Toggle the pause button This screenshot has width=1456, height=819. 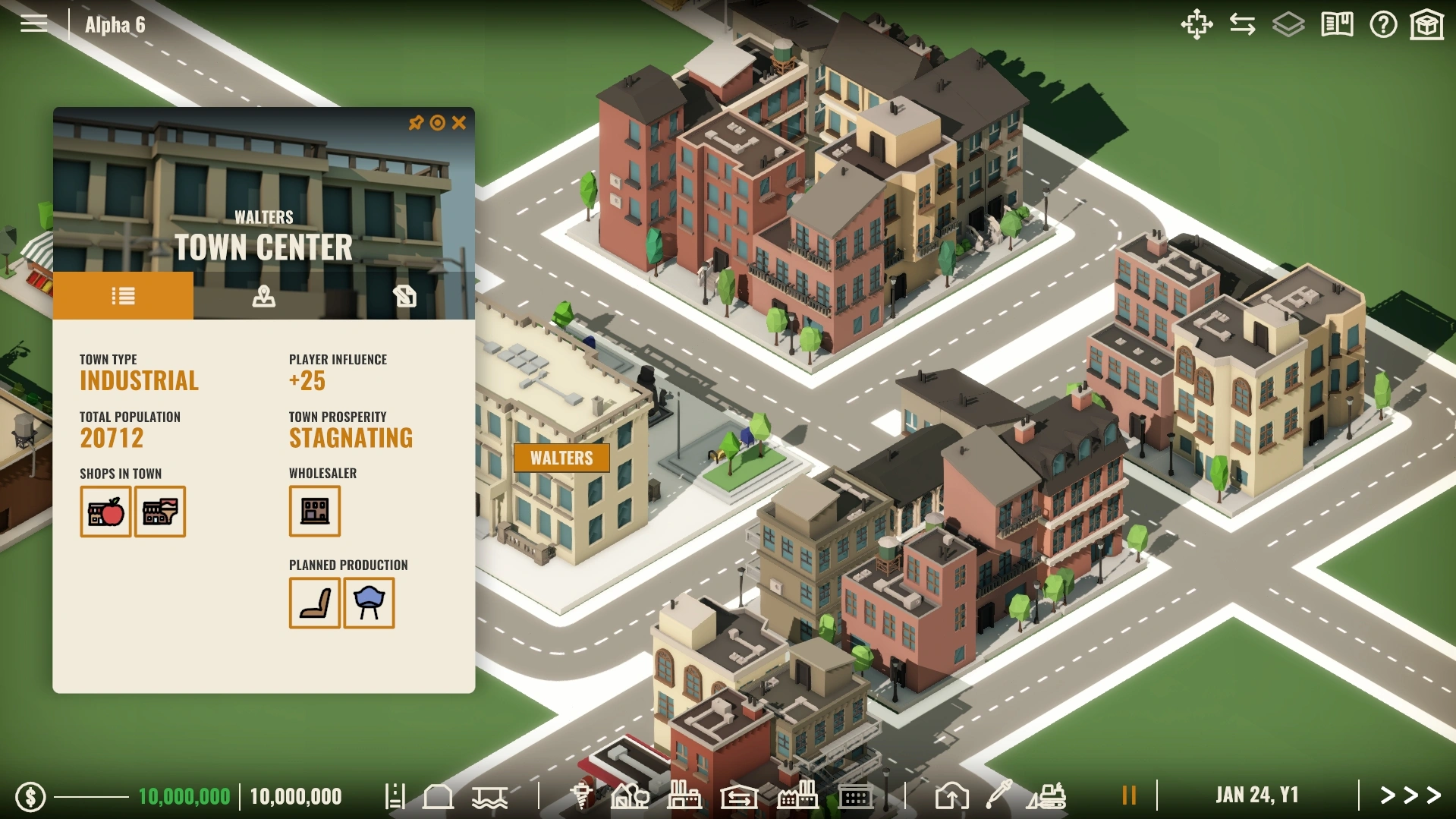1129,795
